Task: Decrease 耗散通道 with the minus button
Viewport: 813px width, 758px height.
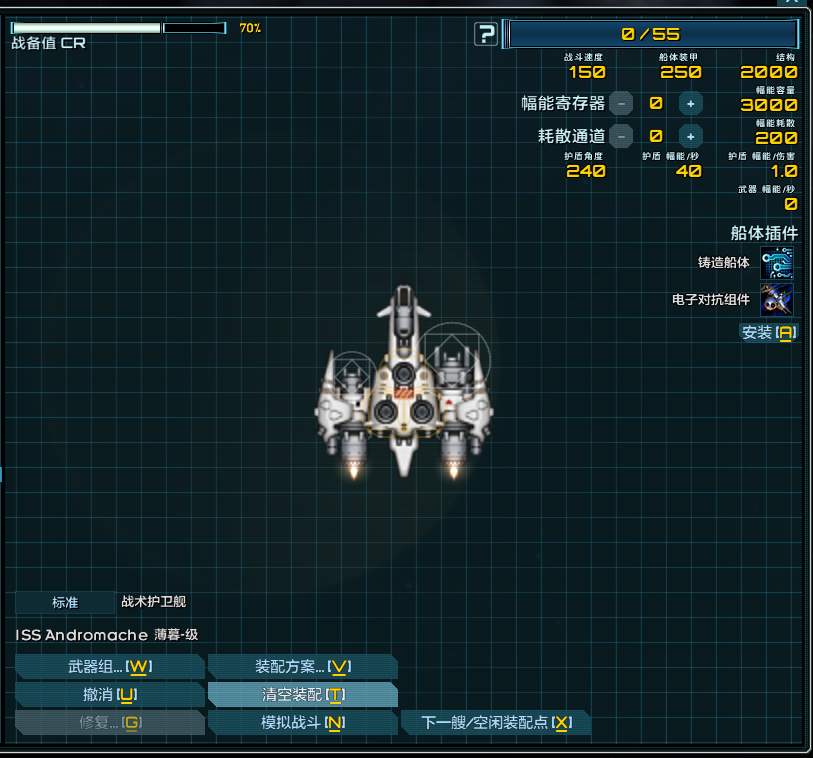Action: (x=621, y=136)
